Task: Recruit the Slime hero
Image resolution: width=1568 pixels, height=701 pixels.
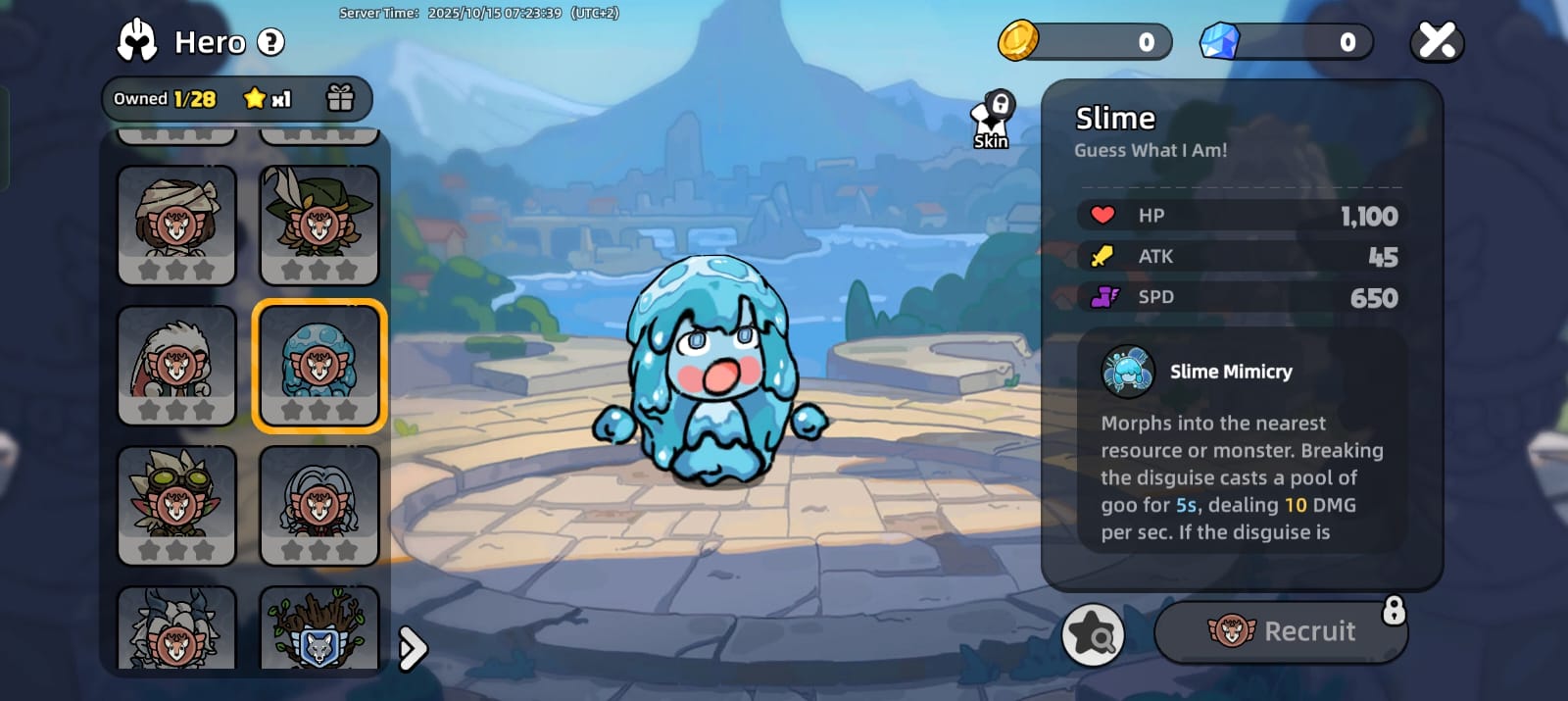Action: [x=1281, y=631]
